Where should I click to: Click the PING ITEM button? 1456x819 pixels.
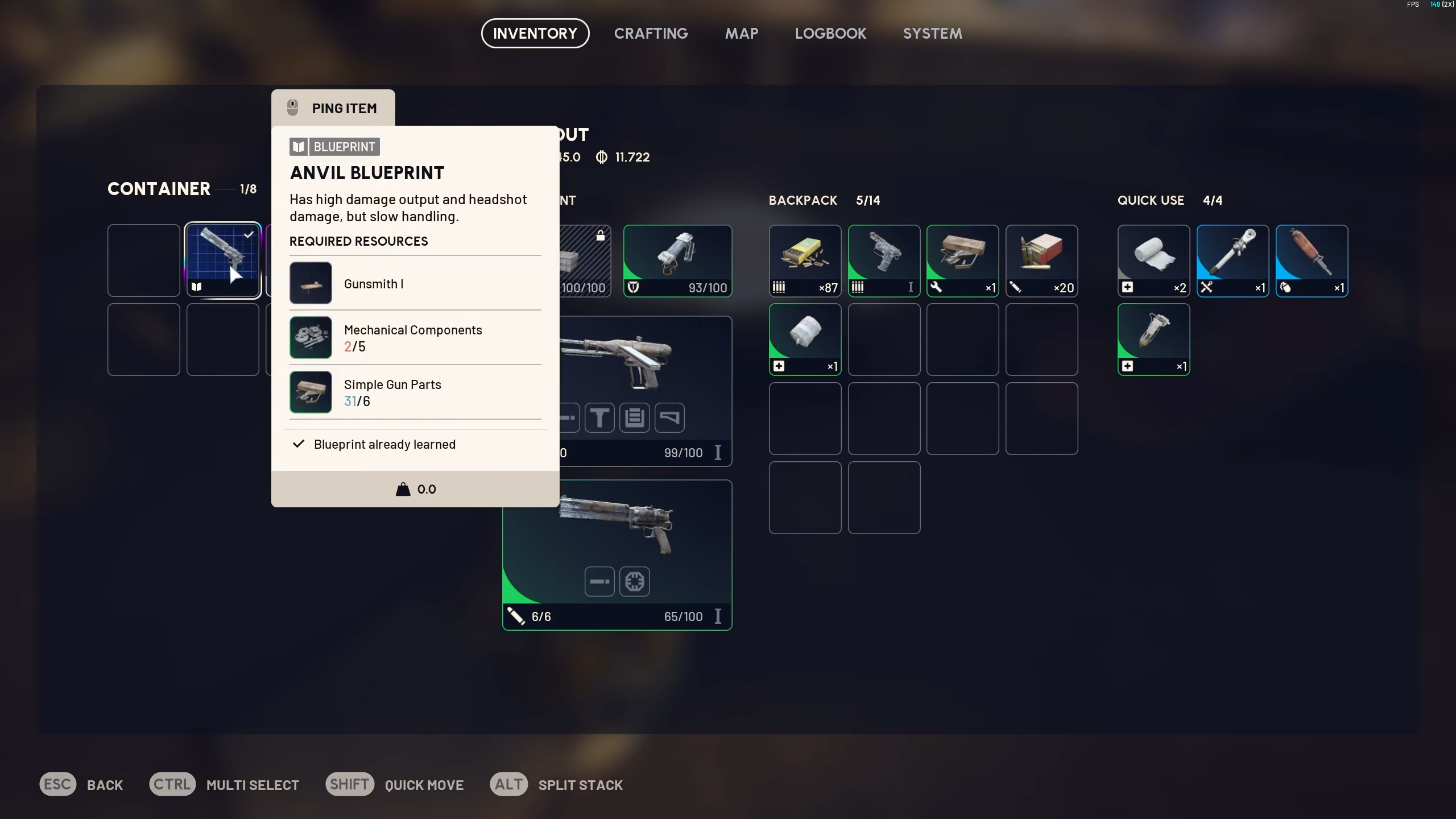pyautogui.click(x=333, y=107)
